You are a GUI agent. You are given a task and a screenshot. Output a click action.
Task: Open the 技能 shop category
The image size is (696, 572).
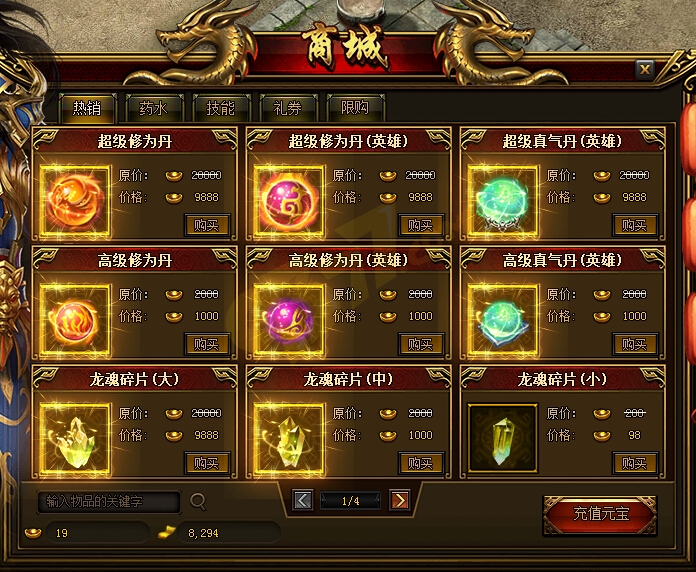coord(220,108)
